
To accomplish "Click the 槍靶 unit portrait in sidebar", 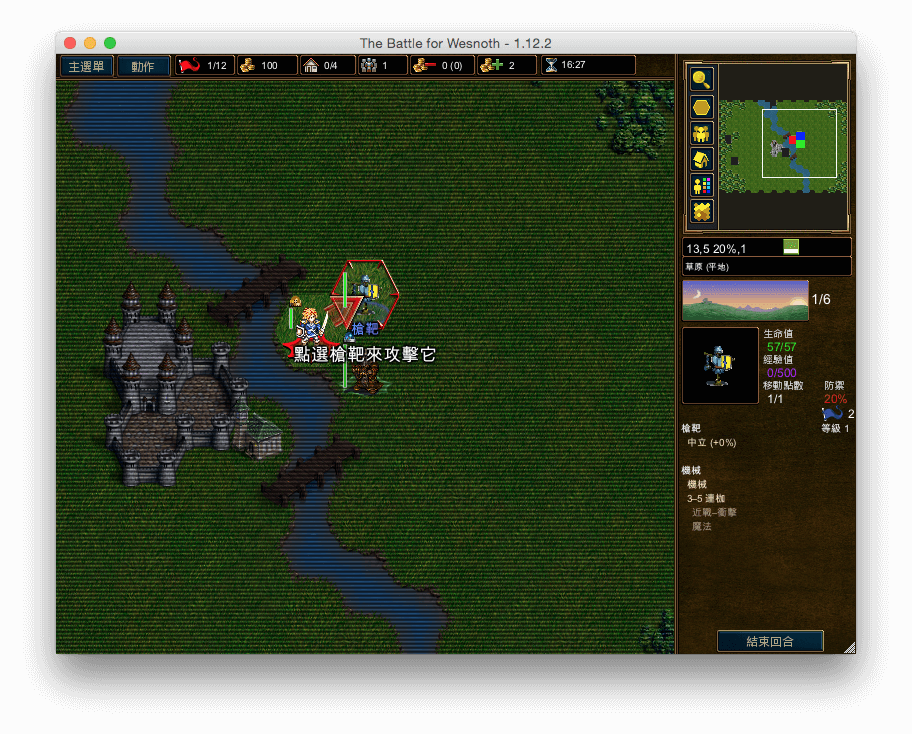I will [x=720, y=366].
